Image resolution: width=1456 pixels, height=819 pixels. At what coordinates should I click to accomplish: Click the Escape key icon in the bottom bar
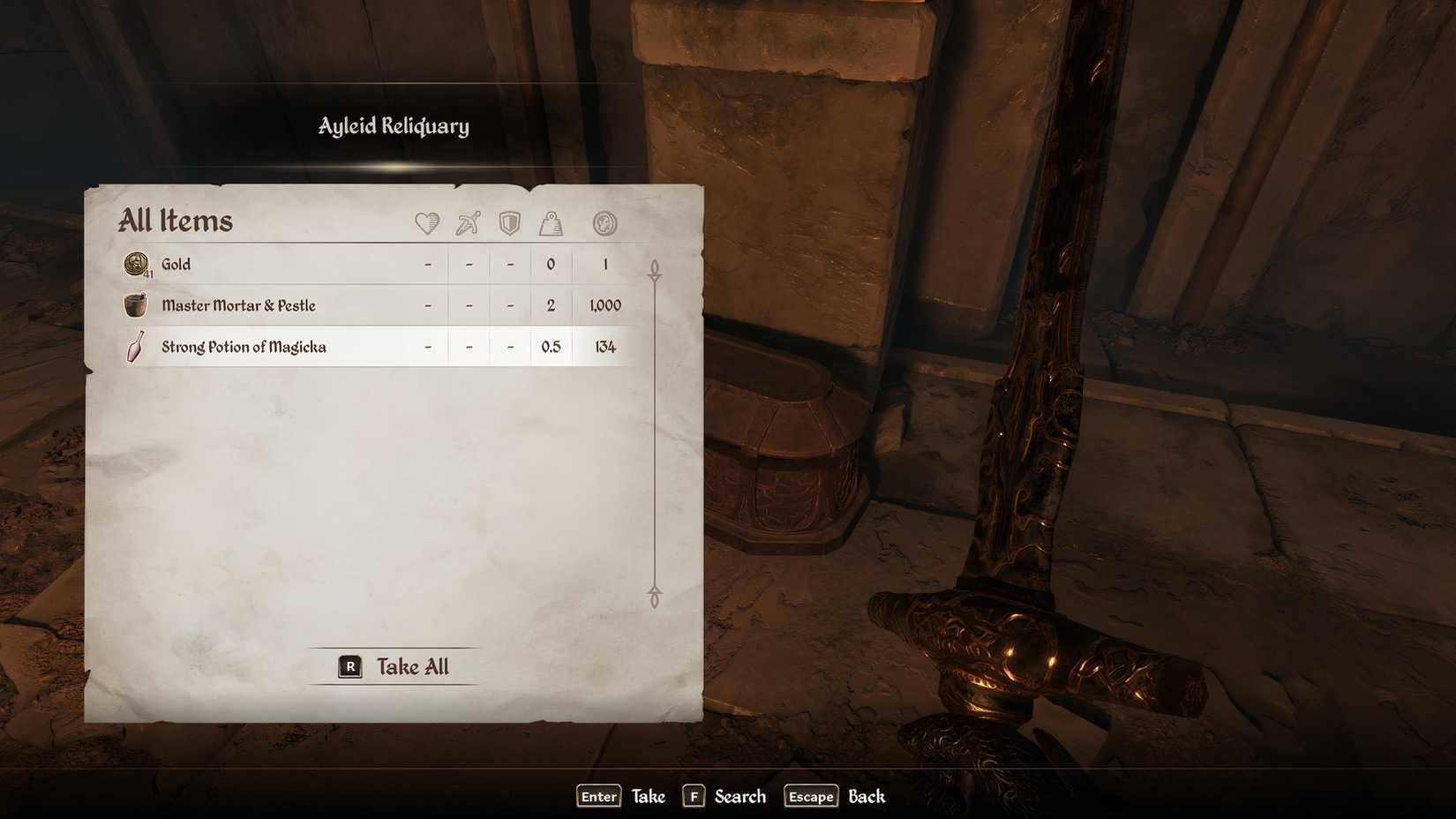tap(810, 796)
